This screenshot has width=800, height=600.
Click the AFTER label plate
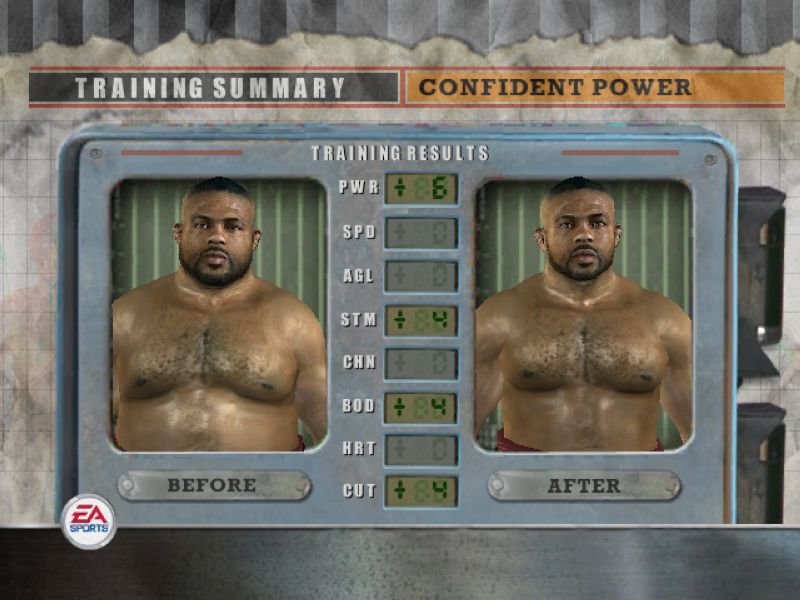[583, 486]
